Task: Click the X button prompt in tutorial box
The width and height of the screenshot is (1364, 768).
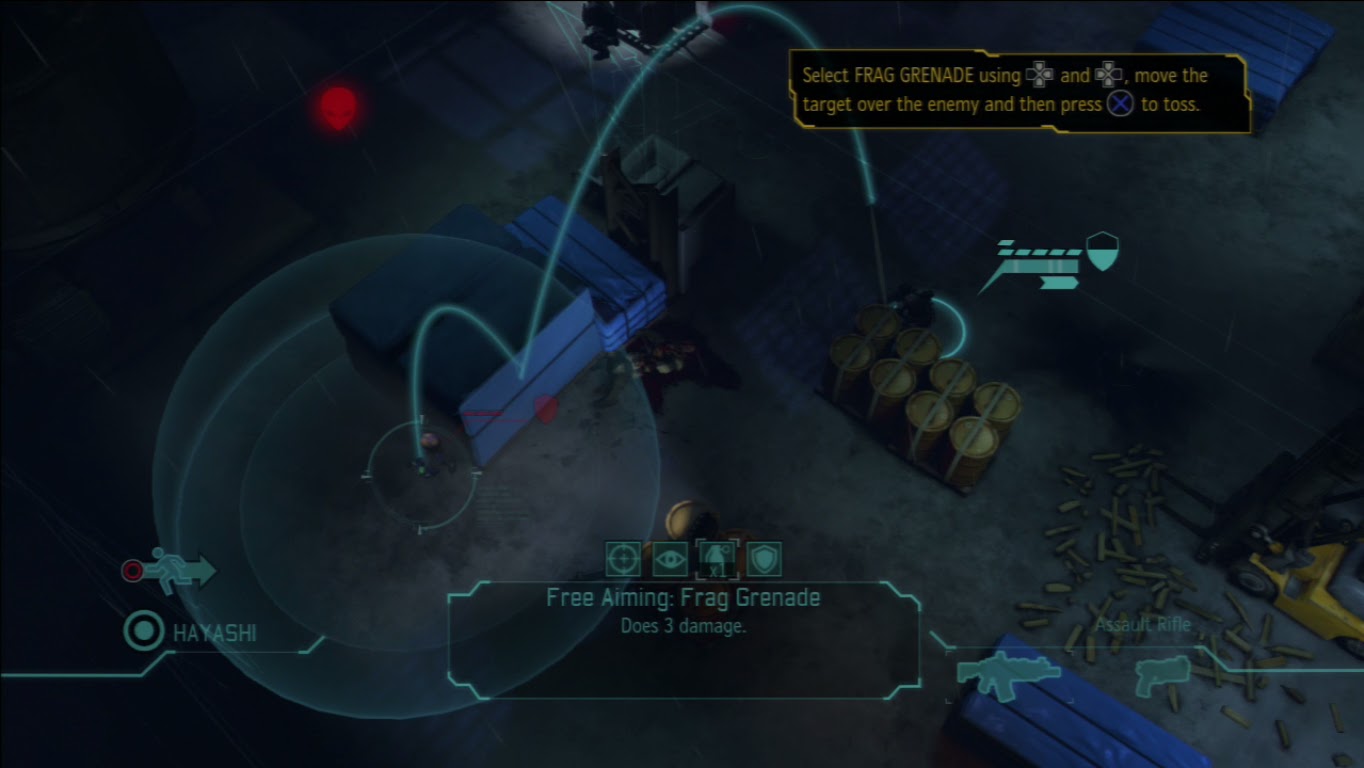Action: pos(1119,103)
